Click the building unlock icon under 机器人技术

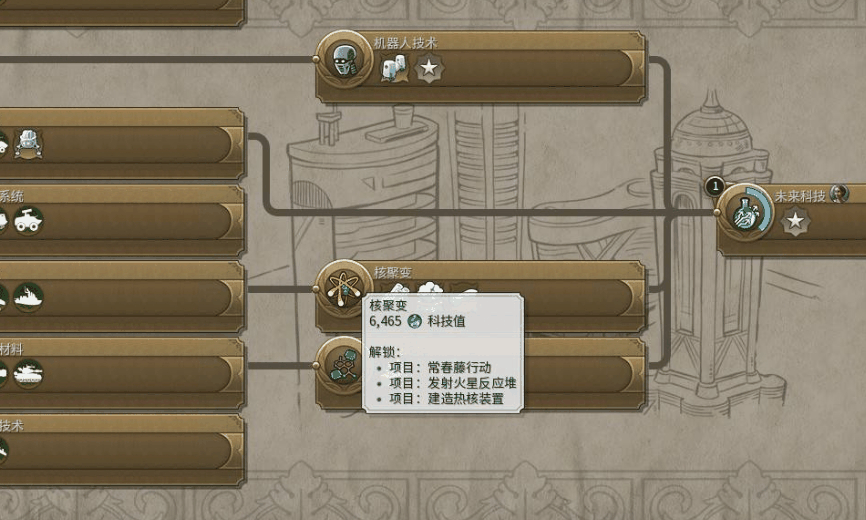click(x=396, y=68)
